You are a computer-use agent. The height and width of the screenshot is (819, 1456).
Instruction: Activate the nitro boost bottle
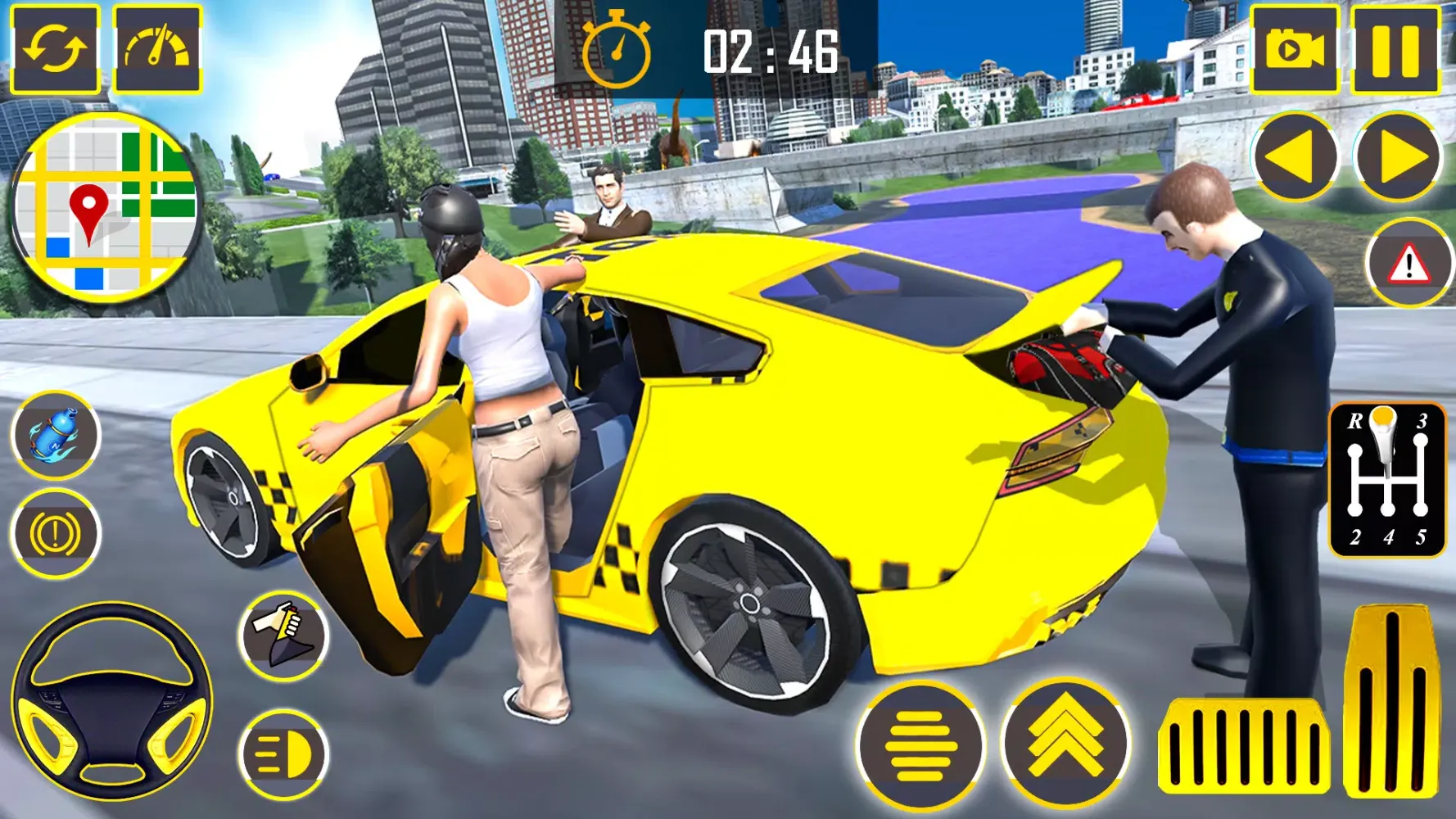56,435
